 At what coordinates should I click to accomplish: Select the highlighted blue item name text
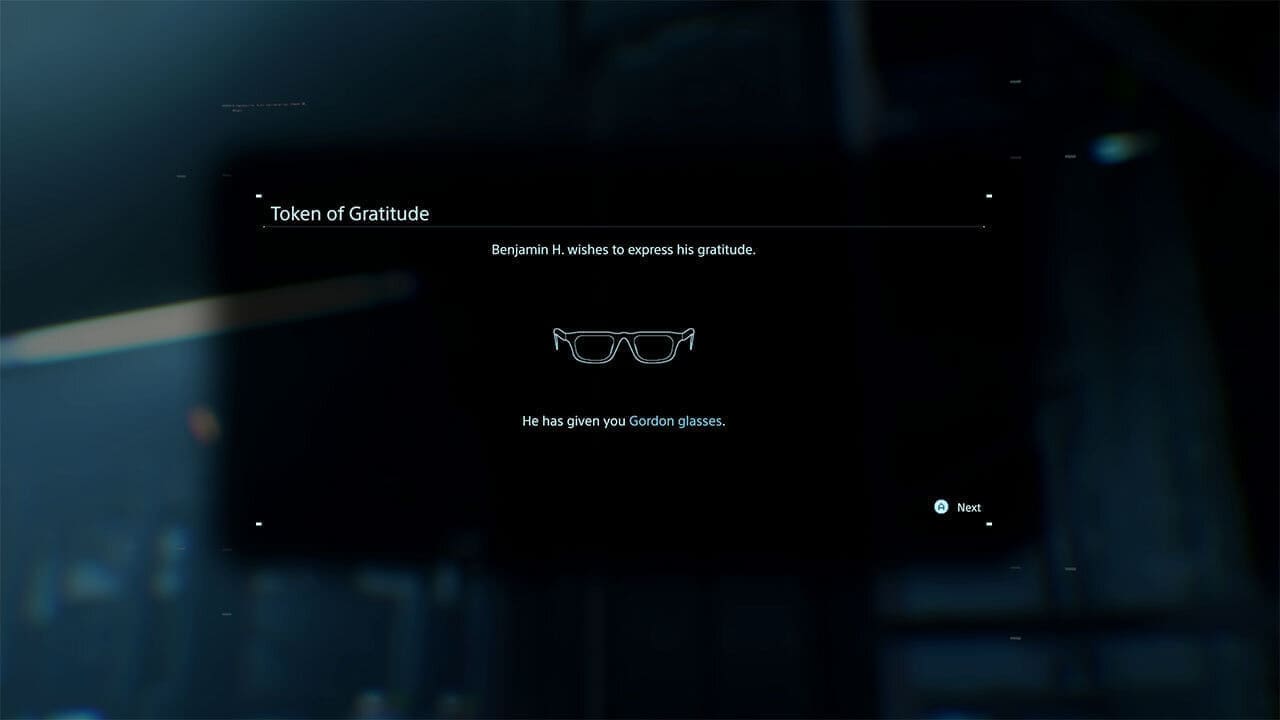coord(675,420)
